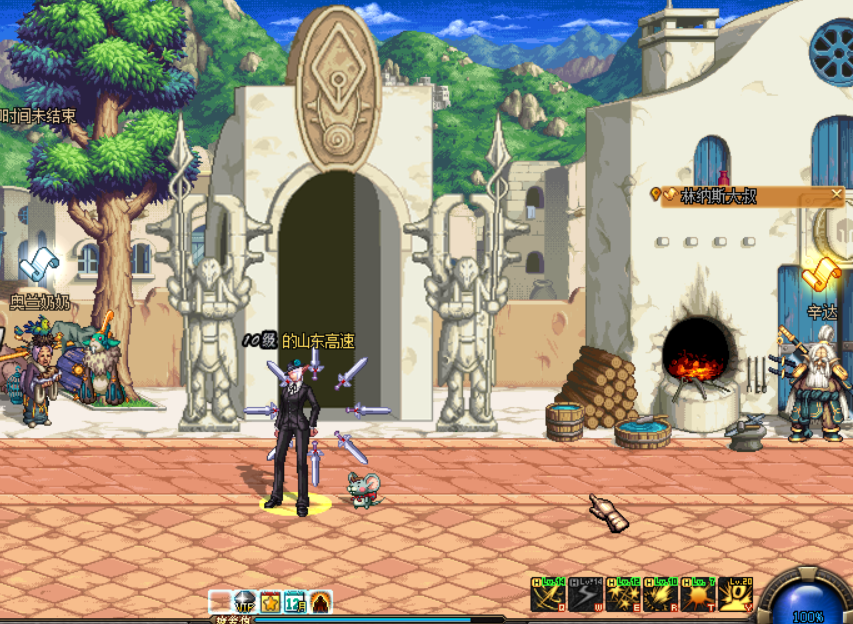
Task: Activate the Q-slot upward slash skill
Action: click(547, 595)
